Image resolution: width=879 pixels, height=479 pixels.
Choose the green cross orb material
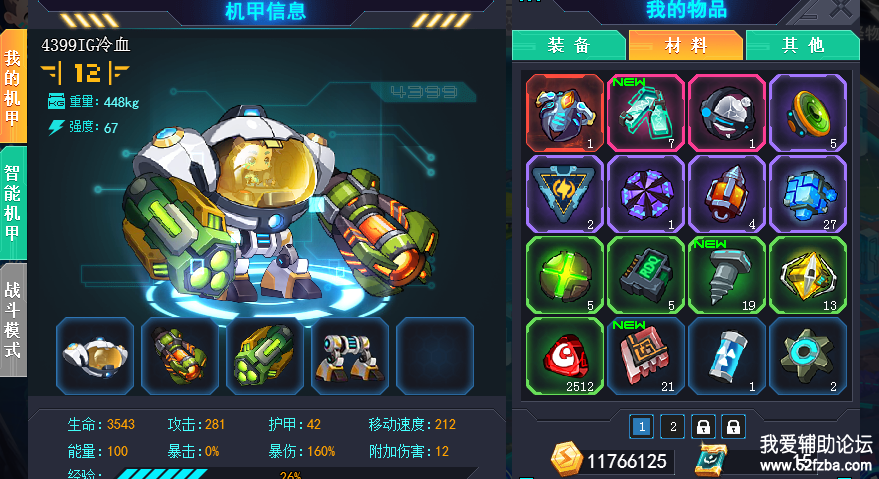(x=565, y=274)
